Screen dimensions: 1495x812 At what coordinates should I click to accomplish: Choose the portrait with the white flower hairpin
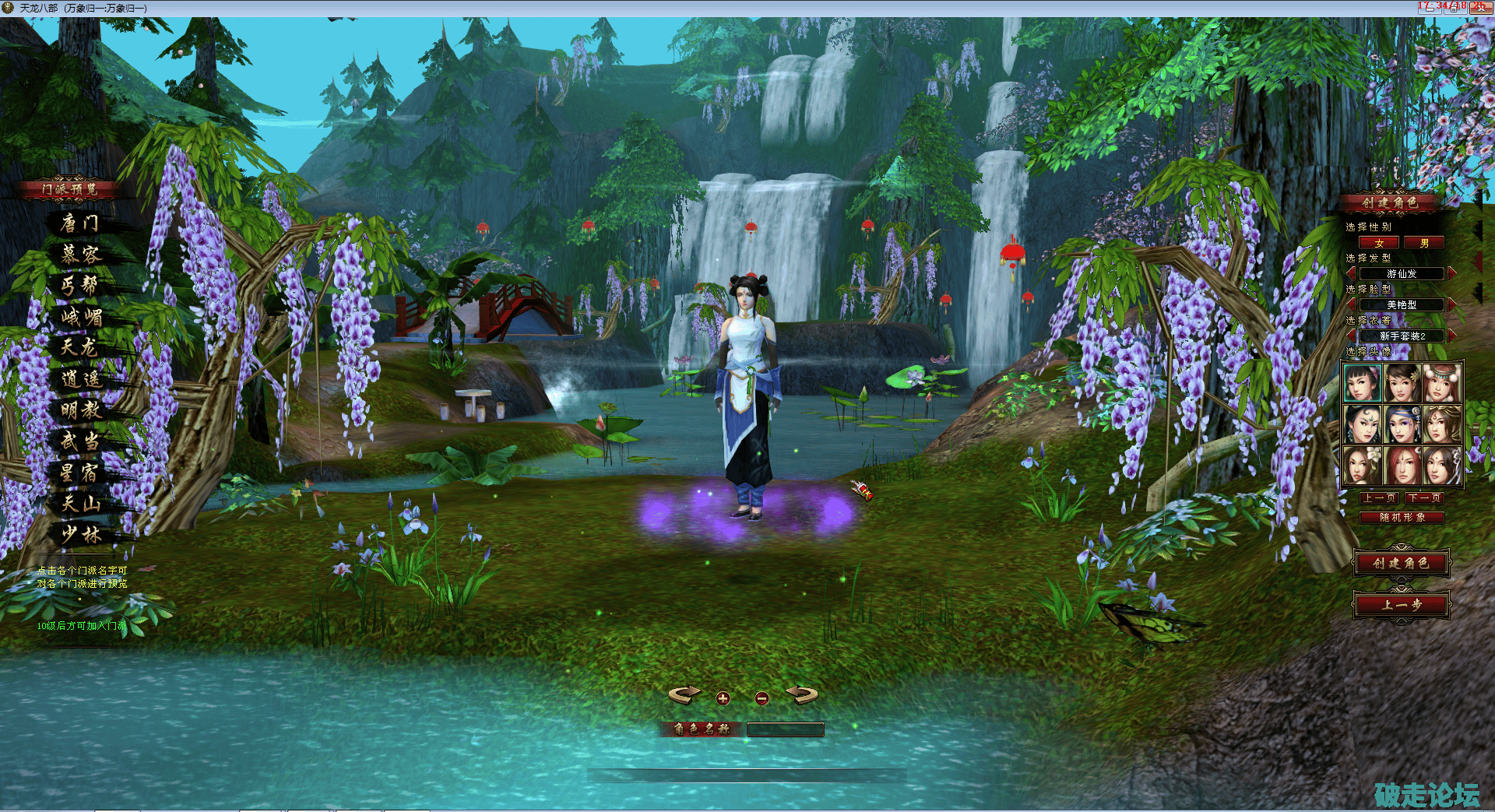[1362, 466]
